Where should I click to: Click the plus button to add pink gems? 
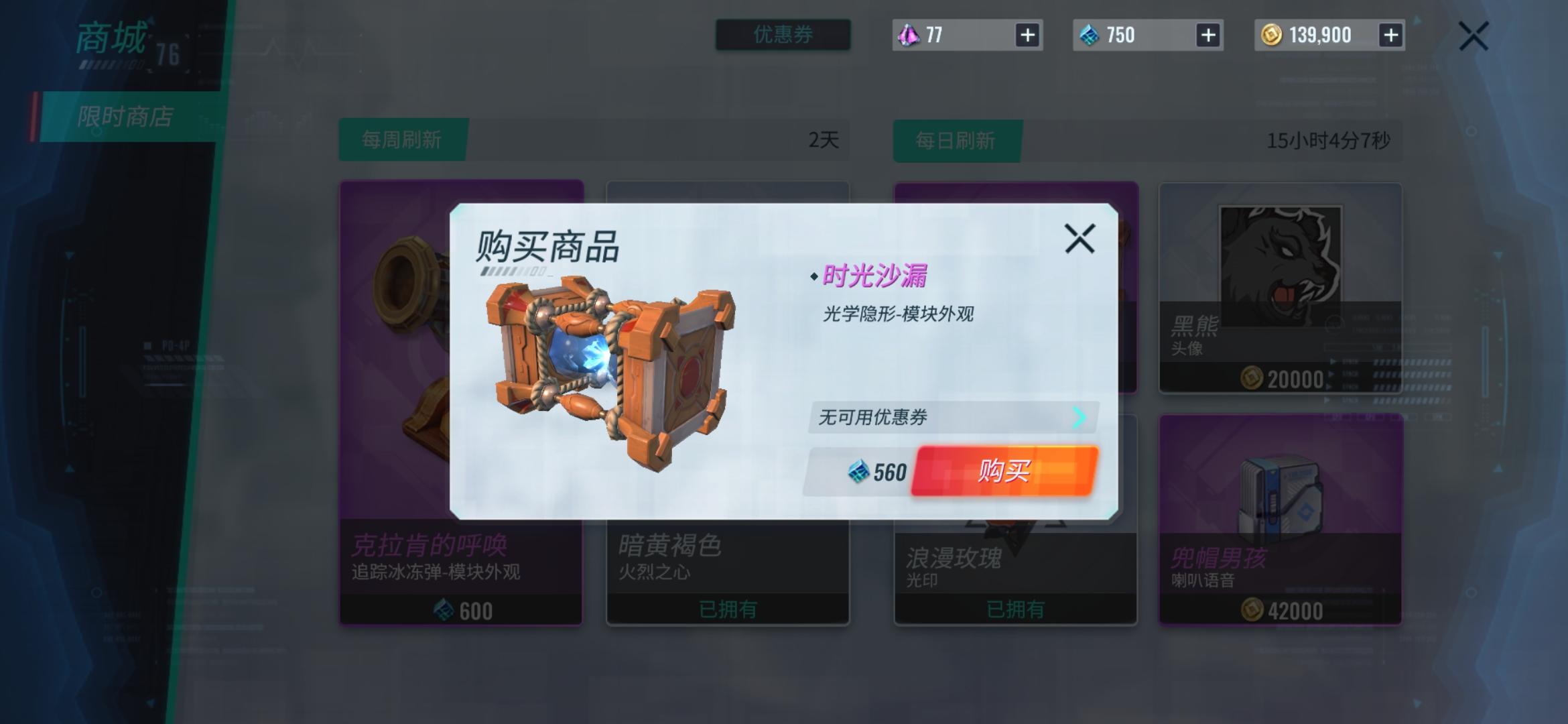[1029, 35]
